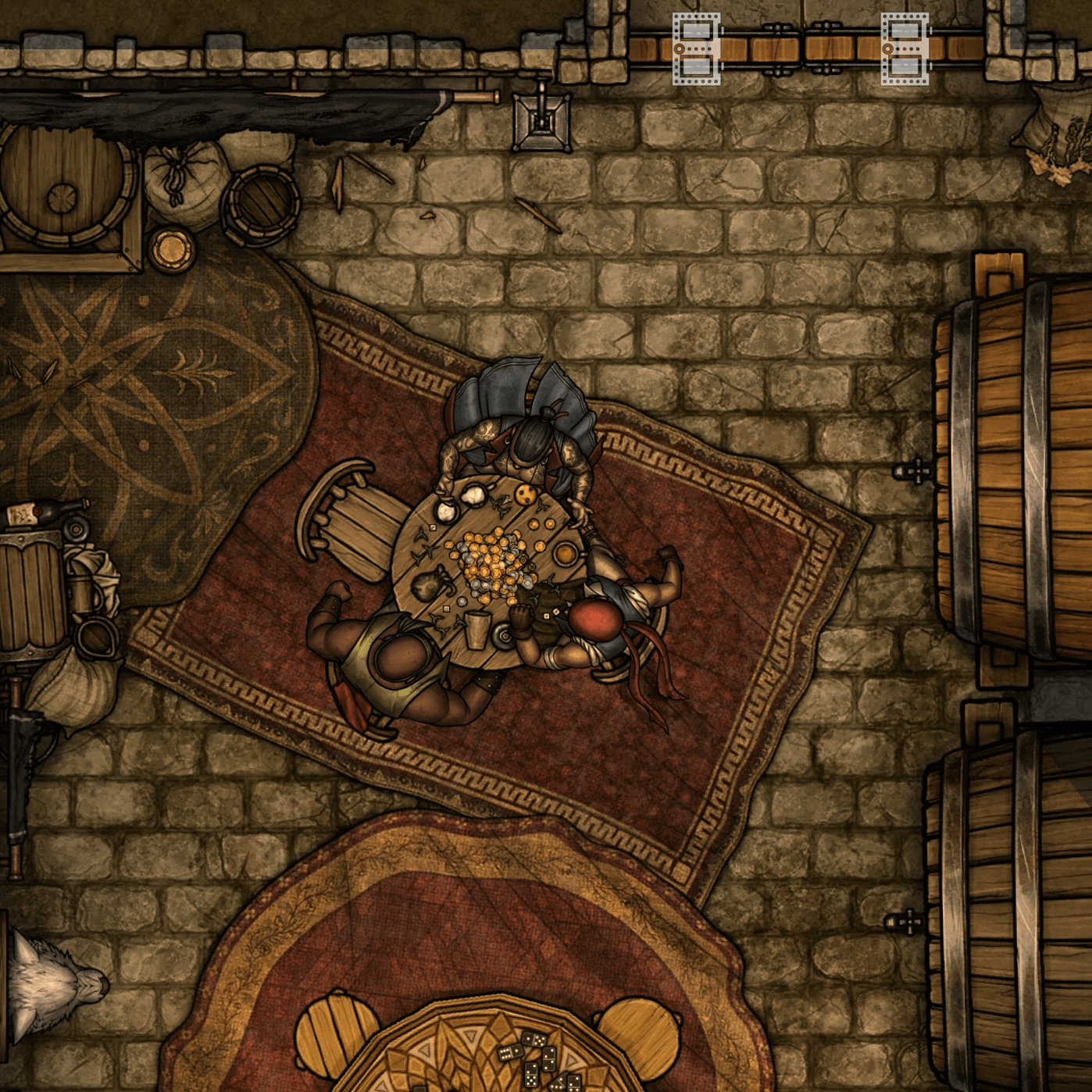Toggle the door control icon on the left door leaf
1092x1092 pixels.
pos(696,48)
